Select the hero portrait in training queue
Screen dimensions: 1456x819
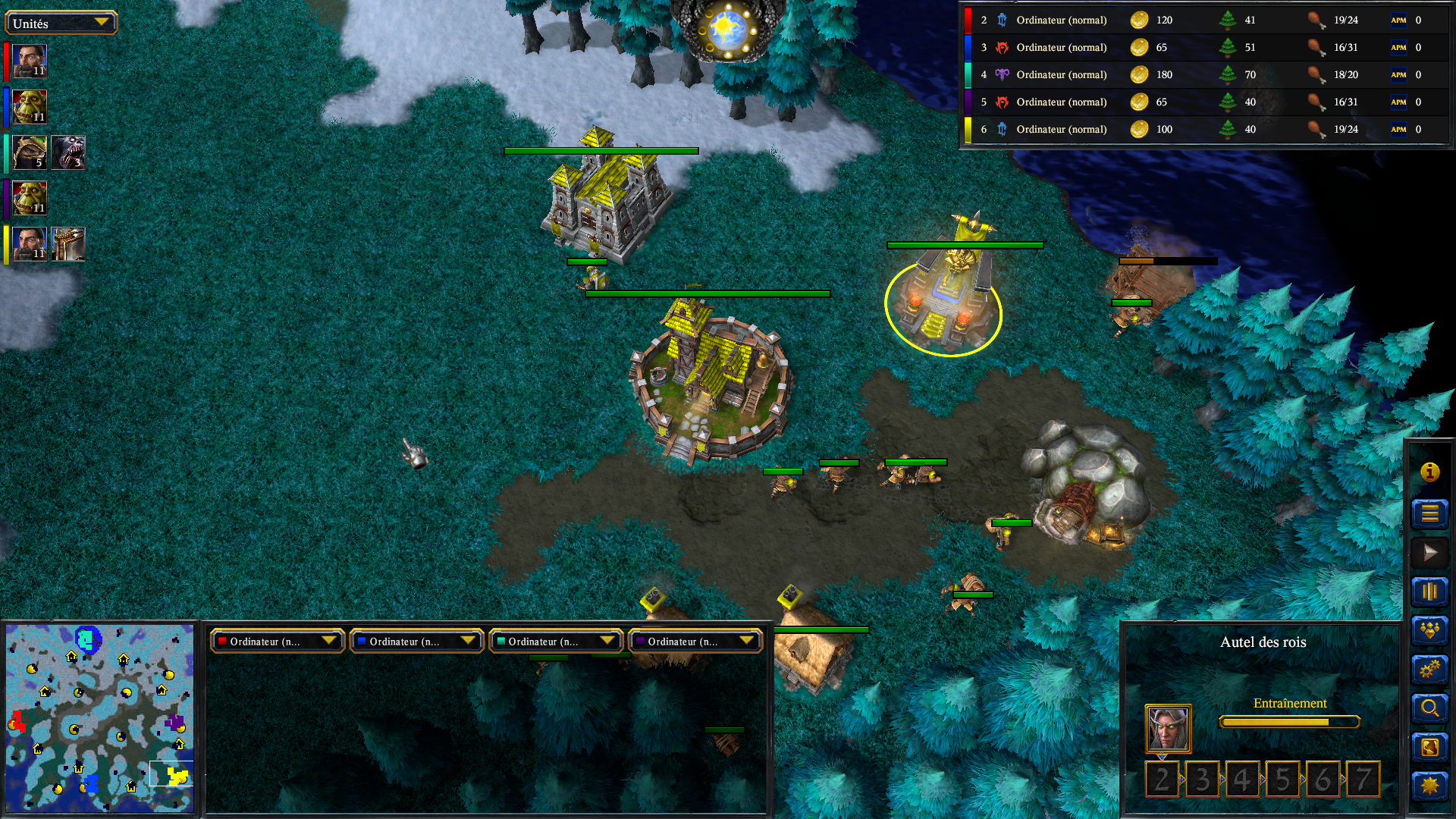pyautogui.click(x=1168, y=729)
